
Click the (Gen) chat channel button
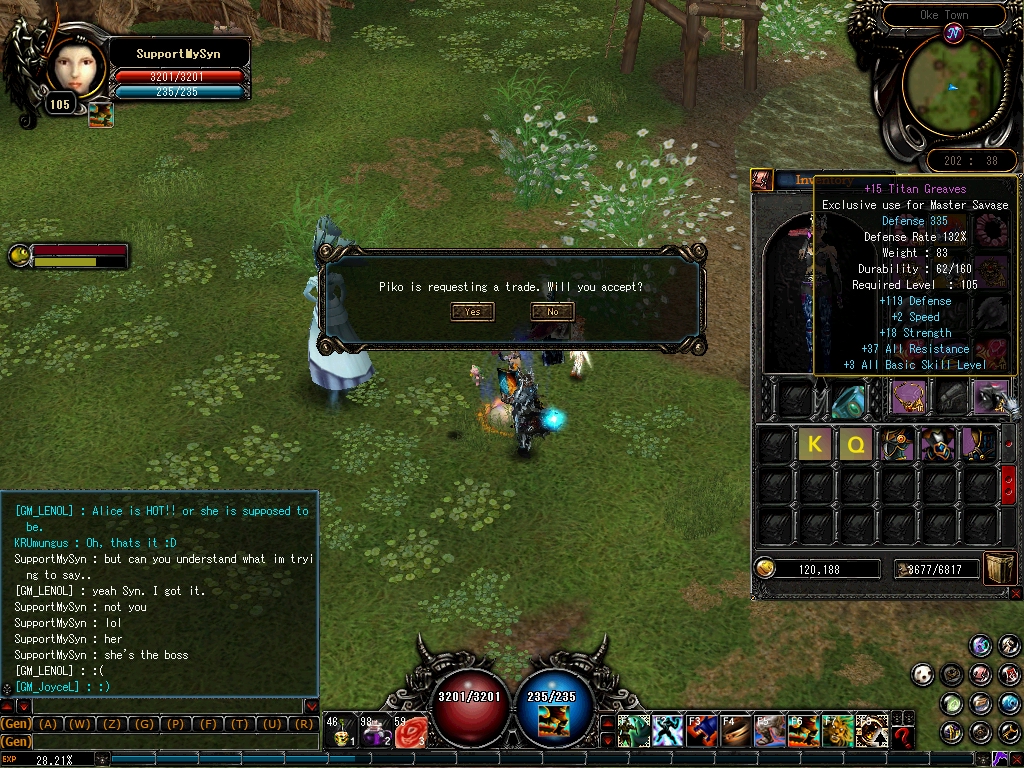click(16, 723)
